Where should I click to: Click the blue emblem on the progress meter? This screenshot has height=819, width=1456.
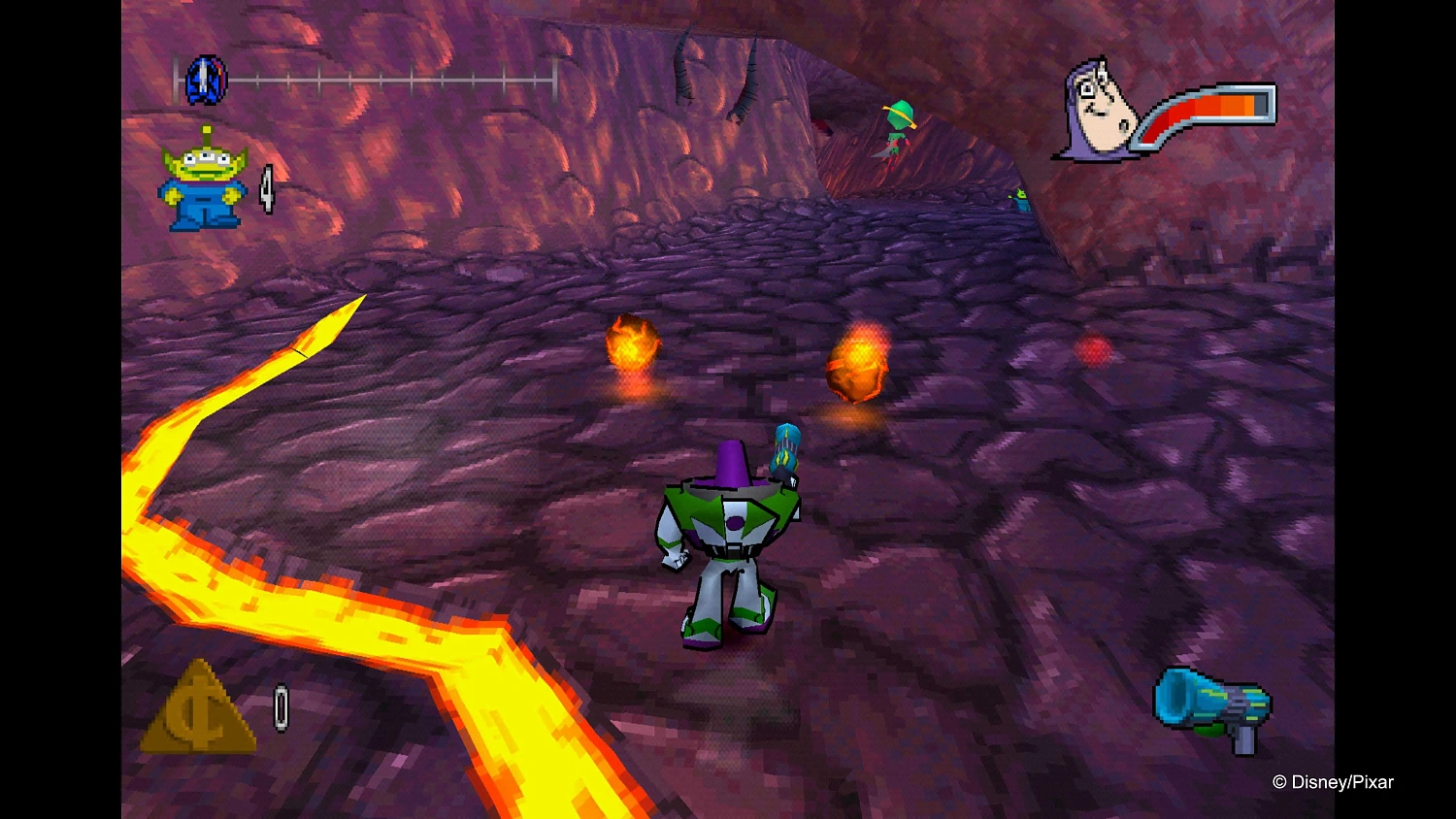click(x=206, y=80)
